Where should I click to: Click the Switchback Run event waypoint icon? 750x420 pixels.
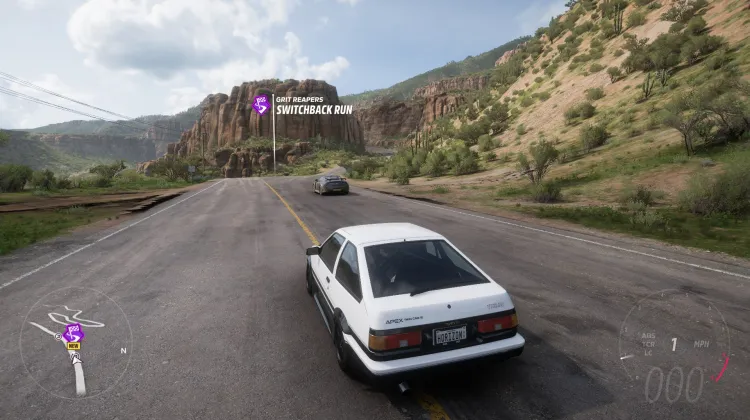pos(261,104)
